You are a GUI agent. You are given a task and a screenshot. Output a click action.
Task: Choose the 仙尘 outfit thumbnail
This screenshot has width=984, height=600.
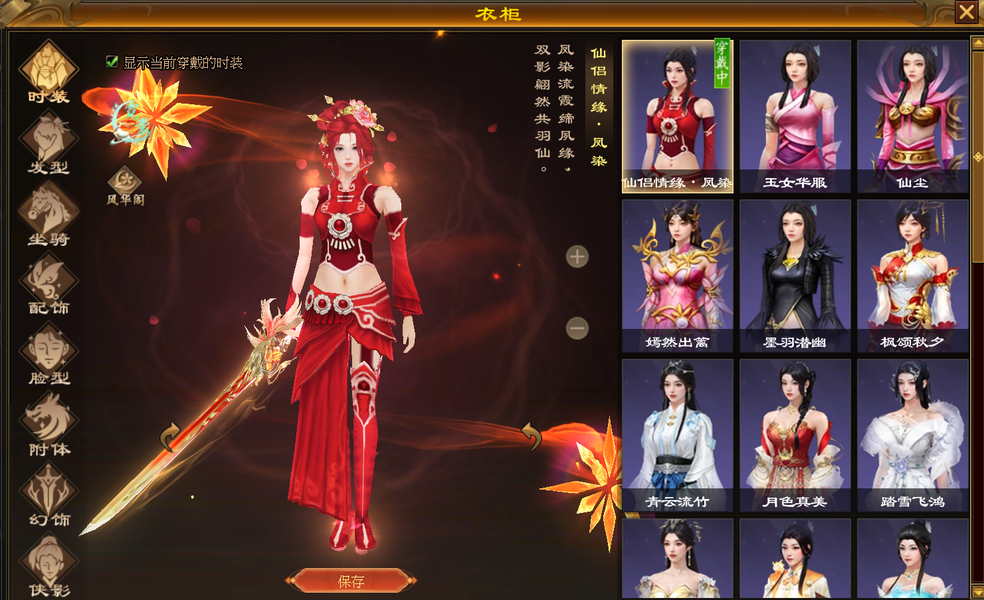[912, 116]
